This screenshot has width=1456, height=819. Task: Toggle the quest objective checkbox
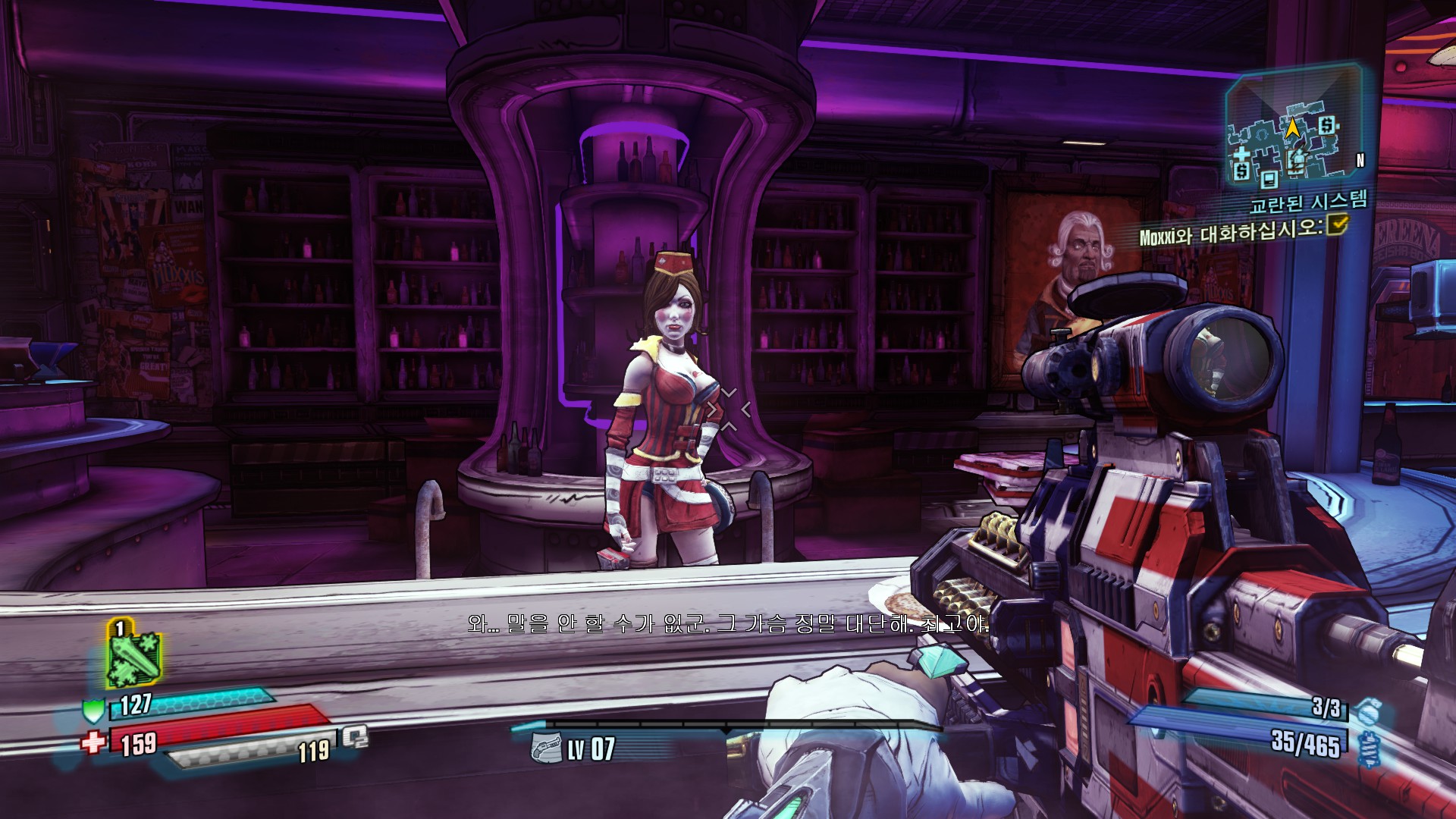click(1338, 224)
